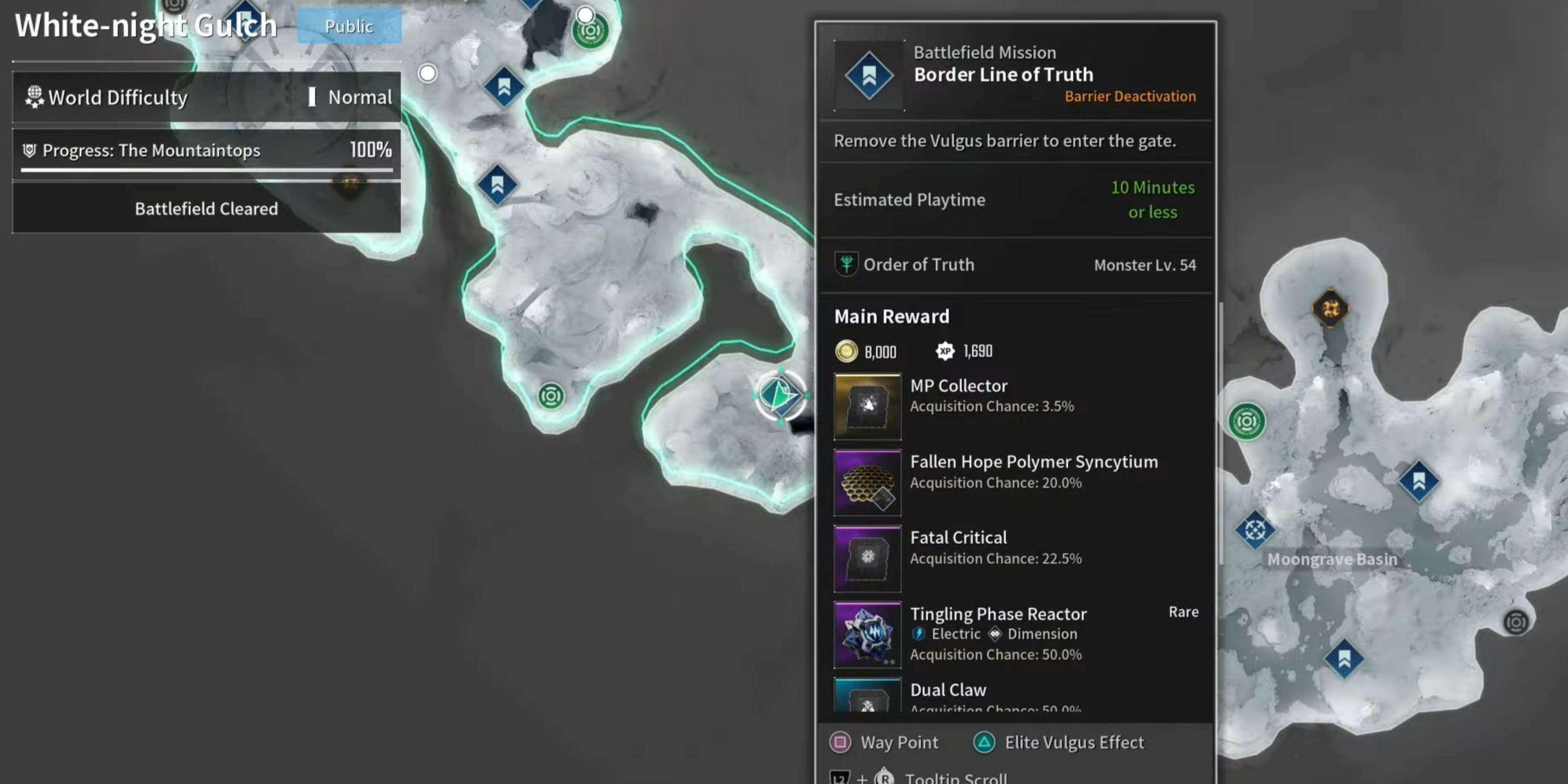Click the gold coin icon showing 8,000
Image resolution: width=1568 pixels, height=784 pixels.
[x=847, y=351]
